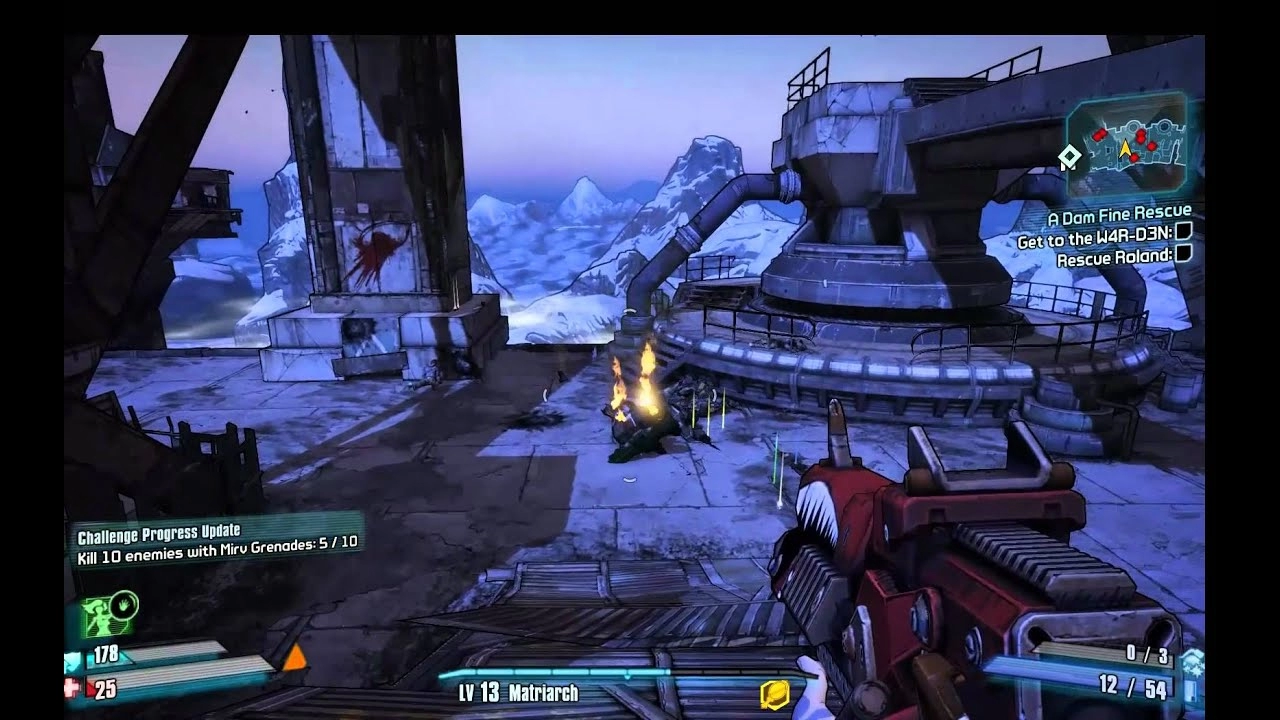Image resolution: width=1280 pixels, height=720 pixels.
Task: Click the red health cross icon
Action: coord(73,688)
